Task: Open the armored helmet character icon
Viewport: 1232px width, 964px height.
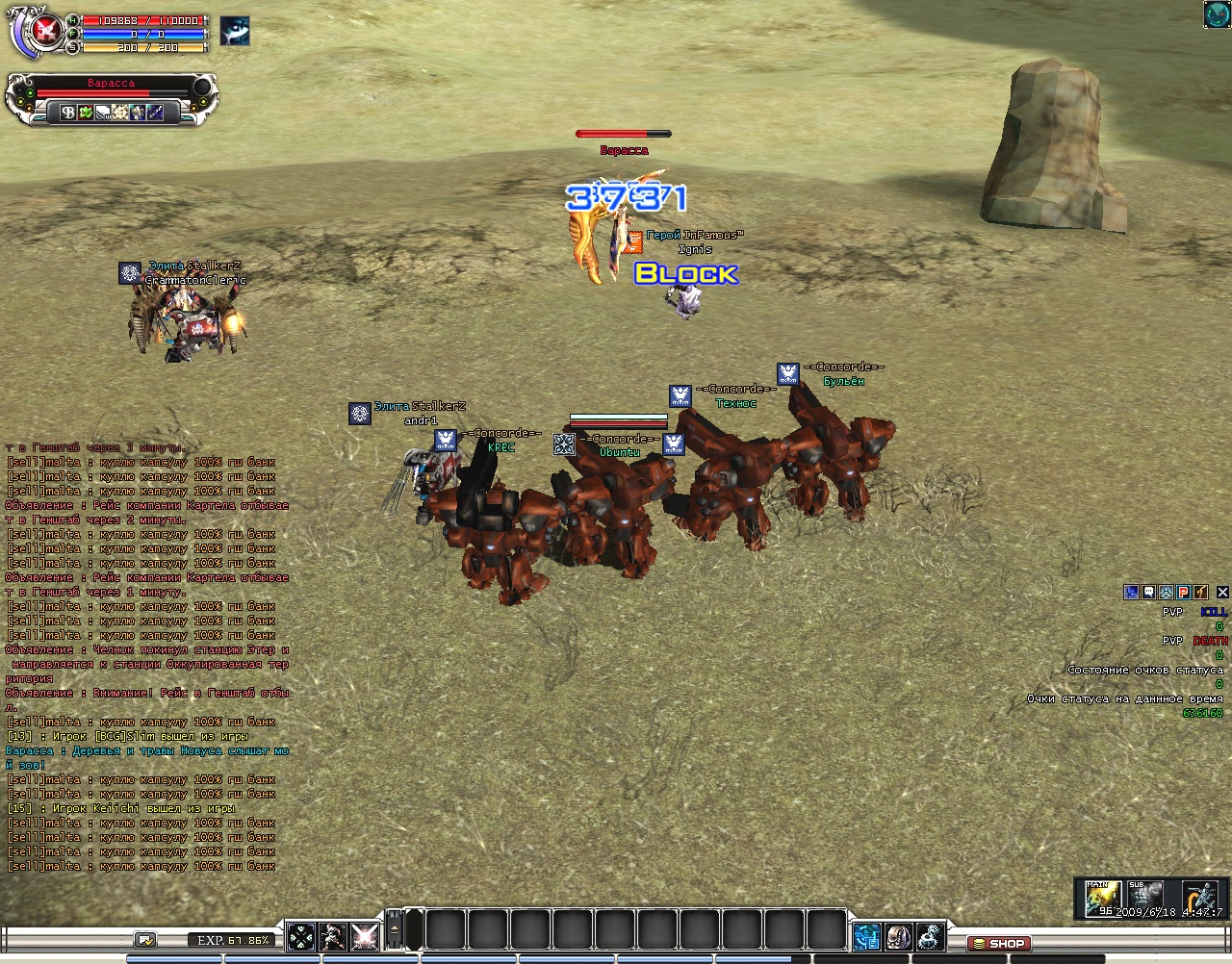Action: pos(899,936)
